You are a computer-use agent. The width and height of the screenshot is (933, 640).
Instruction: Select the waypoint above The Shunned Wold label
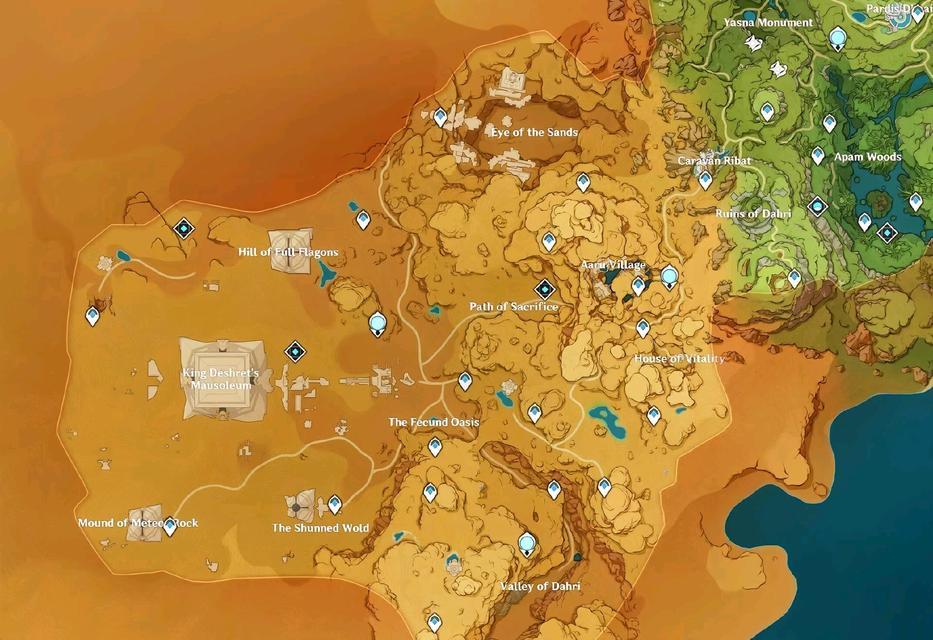coord(335,504)
